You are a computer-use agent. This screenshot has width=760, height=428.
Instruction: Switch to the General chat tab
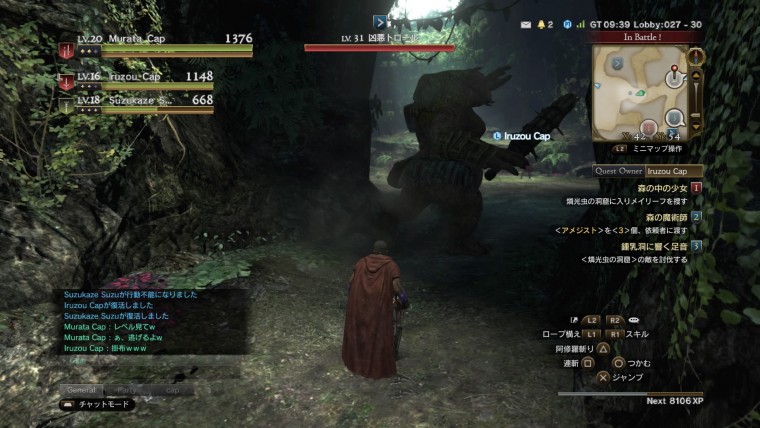(82, 390)
